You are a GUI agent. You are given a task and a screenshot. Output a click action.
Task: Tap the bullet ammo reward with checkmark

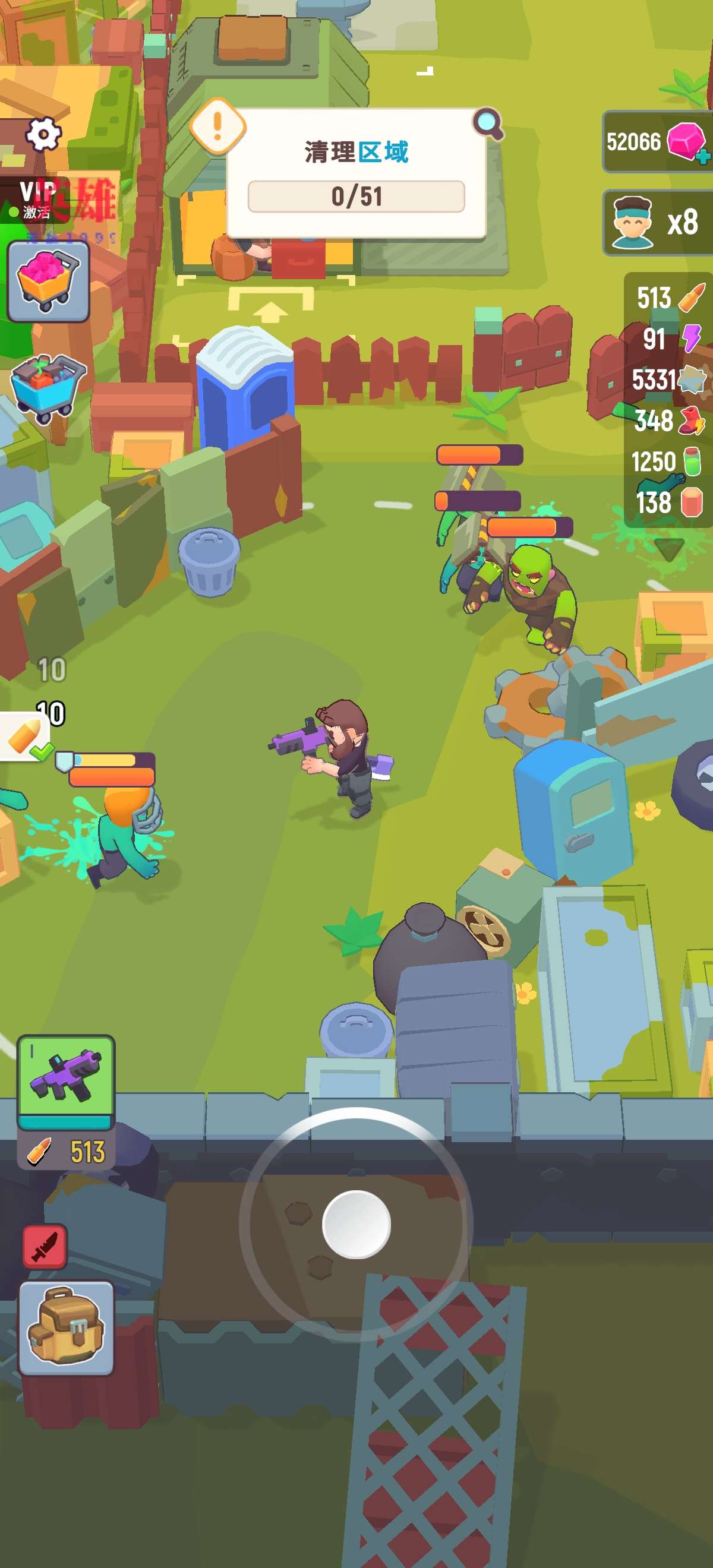pos(24,736)
